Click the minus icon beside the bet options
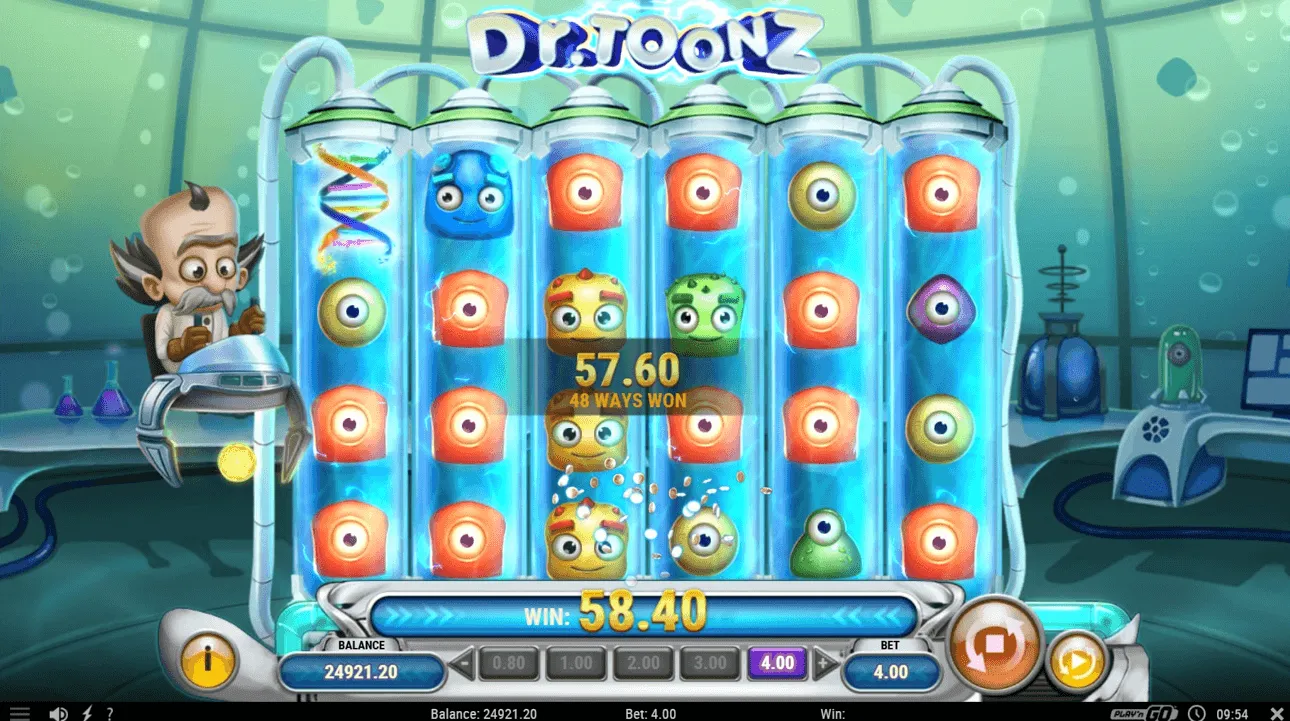 (x=461, y=662)
